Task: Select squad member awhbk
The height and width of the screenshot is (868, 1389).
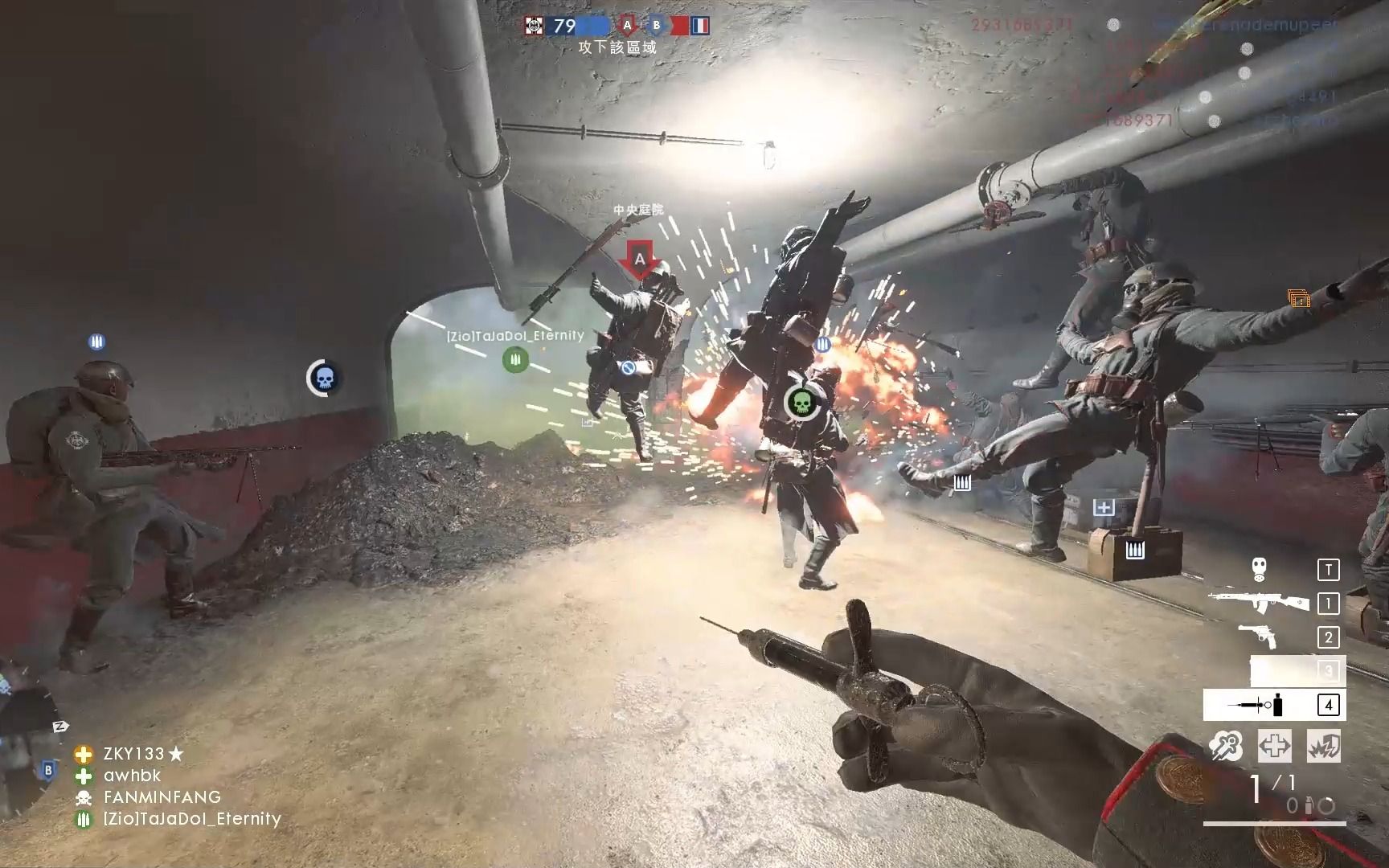Action: [132, 776]
